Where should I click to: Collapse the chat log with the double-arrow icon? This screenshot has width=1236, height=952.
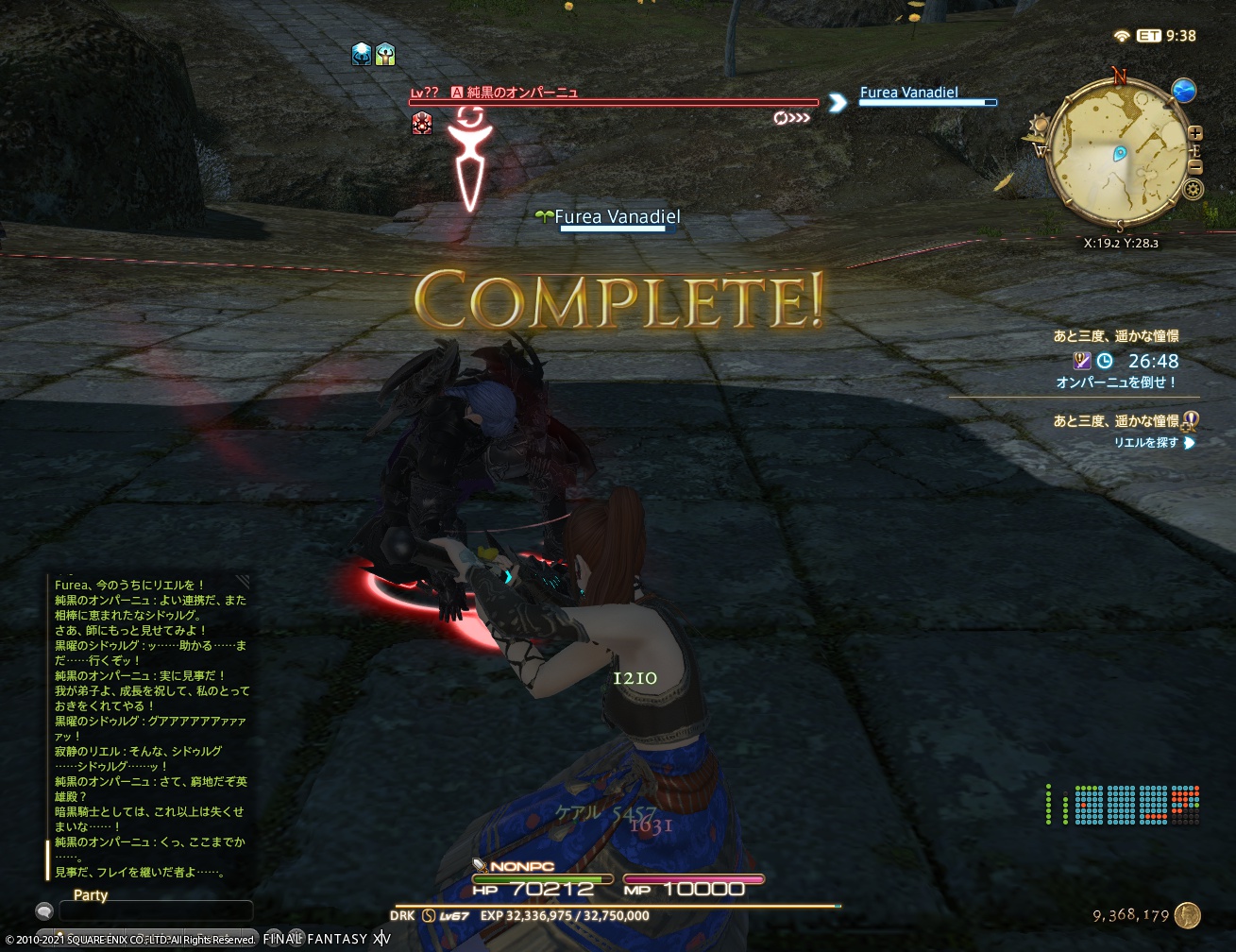(243, 581)
